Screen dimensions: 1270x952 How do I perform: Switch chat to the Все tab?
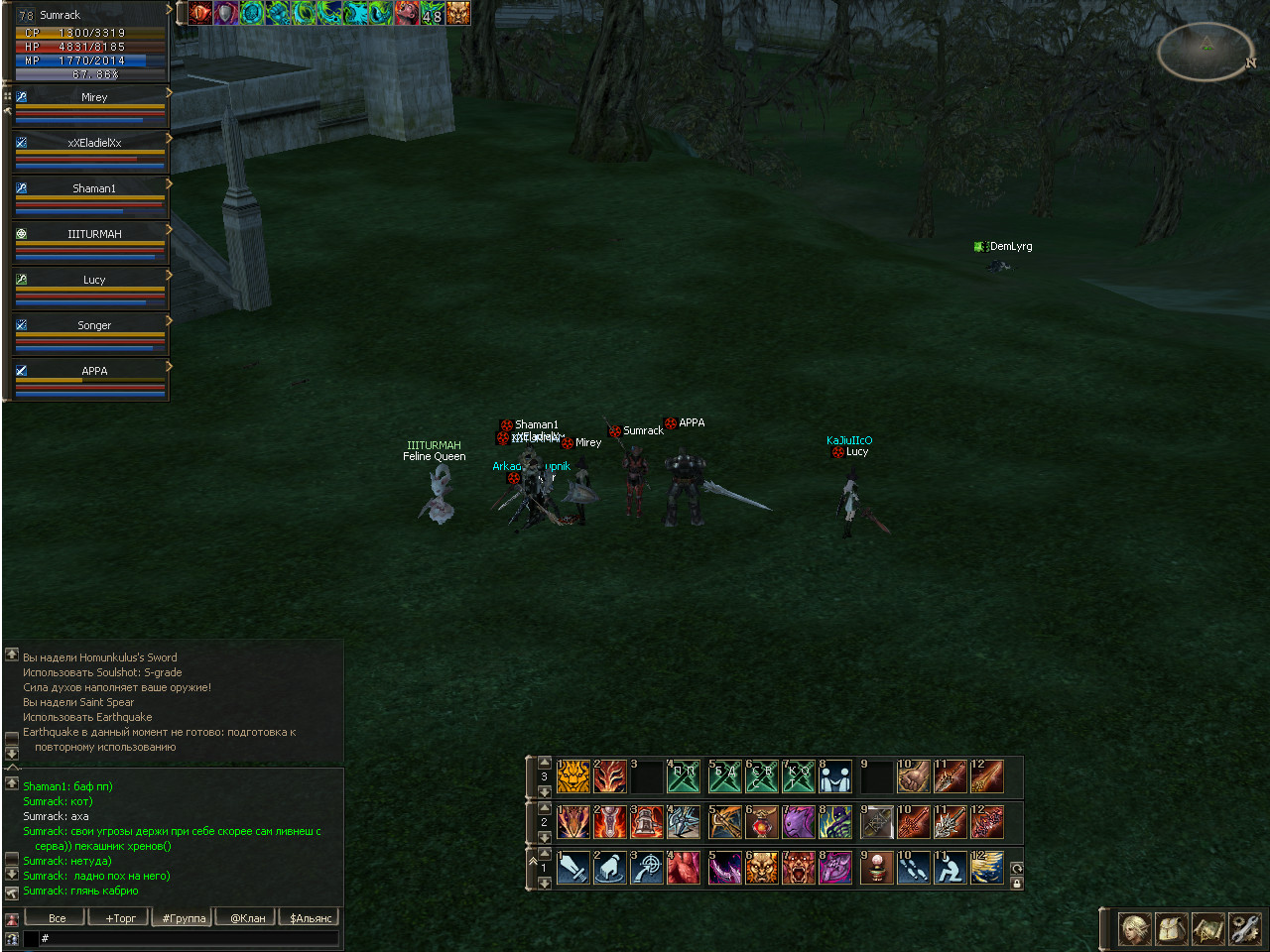click(x=58, y=918)
